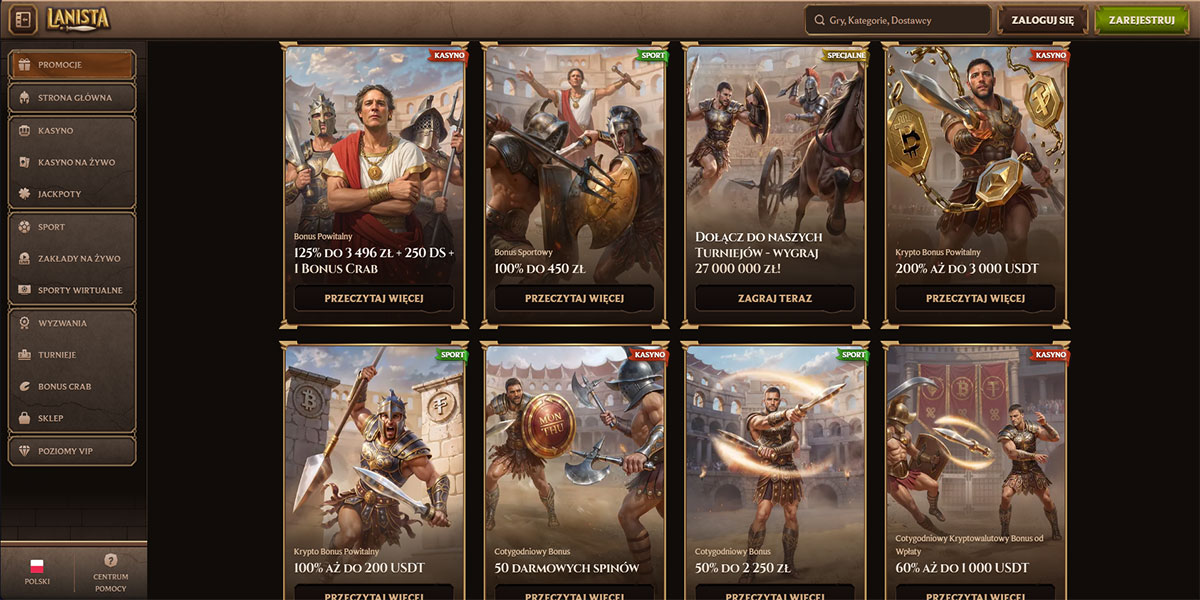
Task: Select Kasyno na Żywo
Action: [71, 162]
